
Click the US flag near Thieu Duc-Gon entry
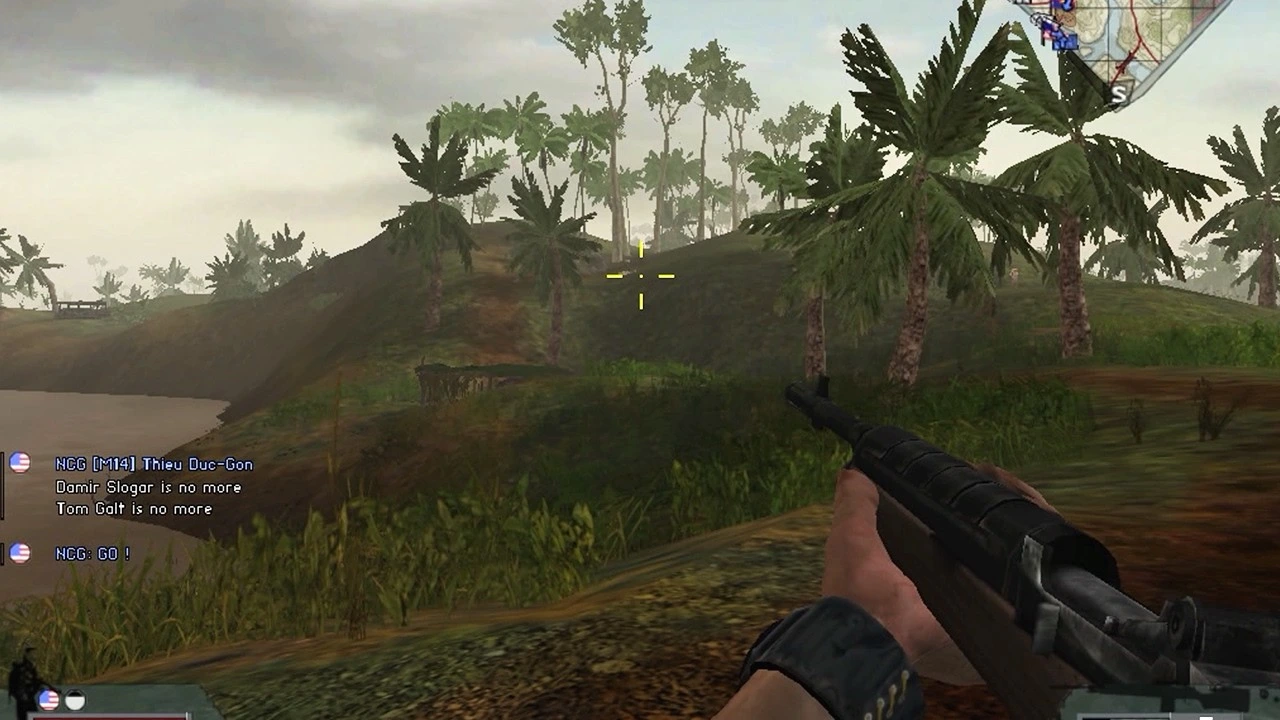[19, 463]
